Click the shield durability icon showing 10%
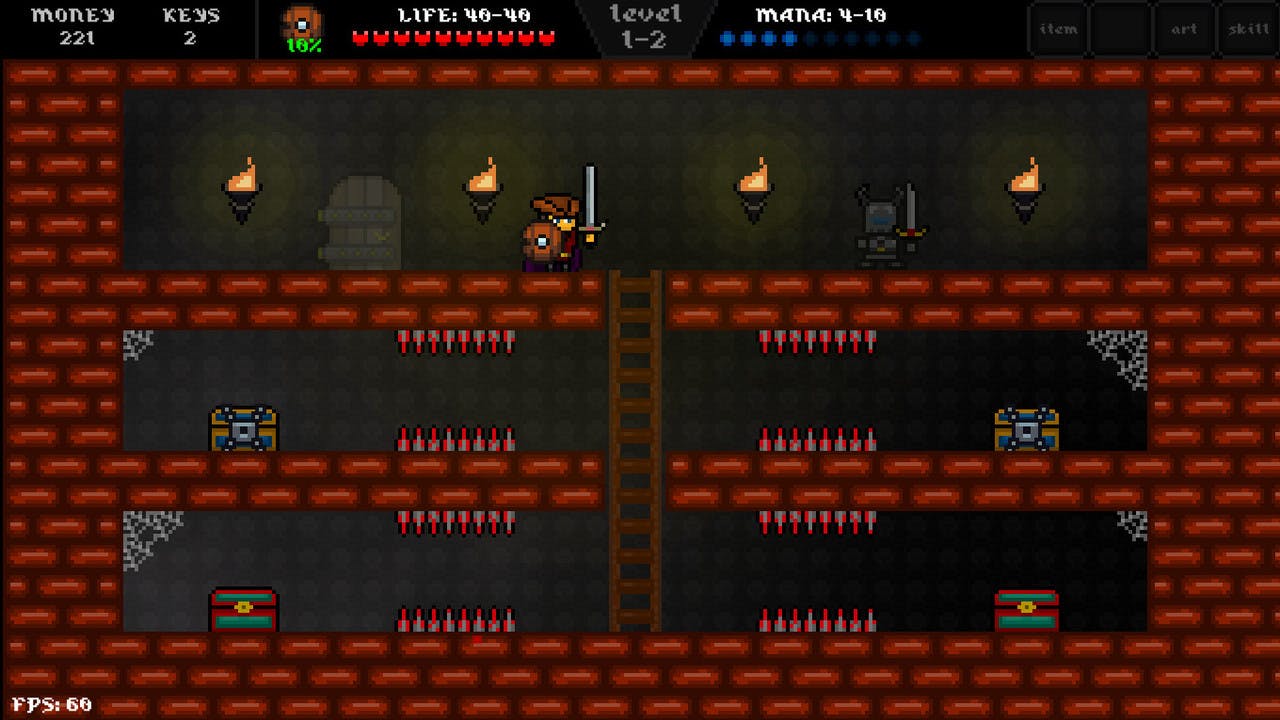 (x=302, y=26)
